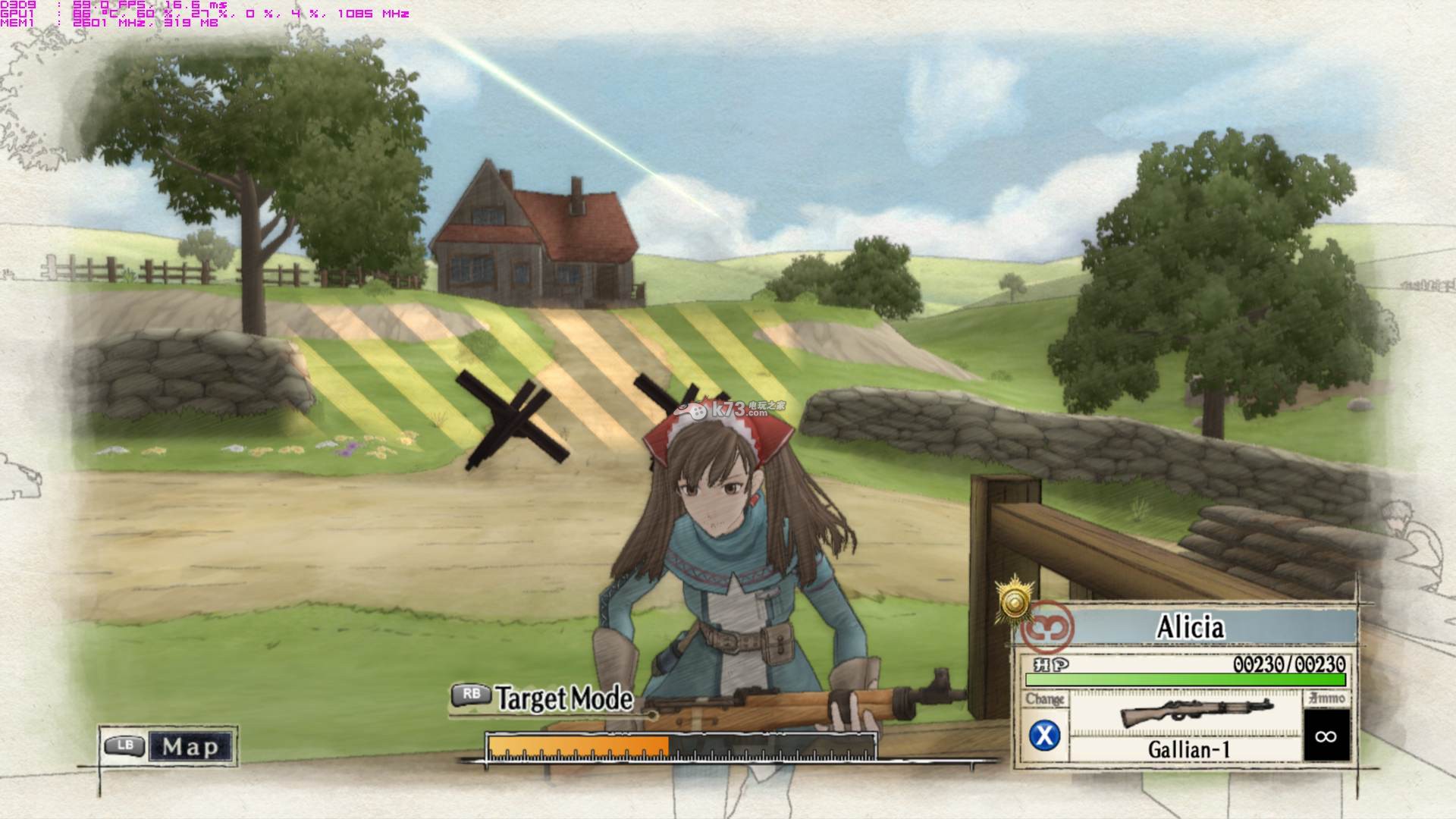Select the Gallian-1 rifle weapon slot
Image resolution: width=1456 pixels, height=819 pixels.
[x=1187, y=726]
